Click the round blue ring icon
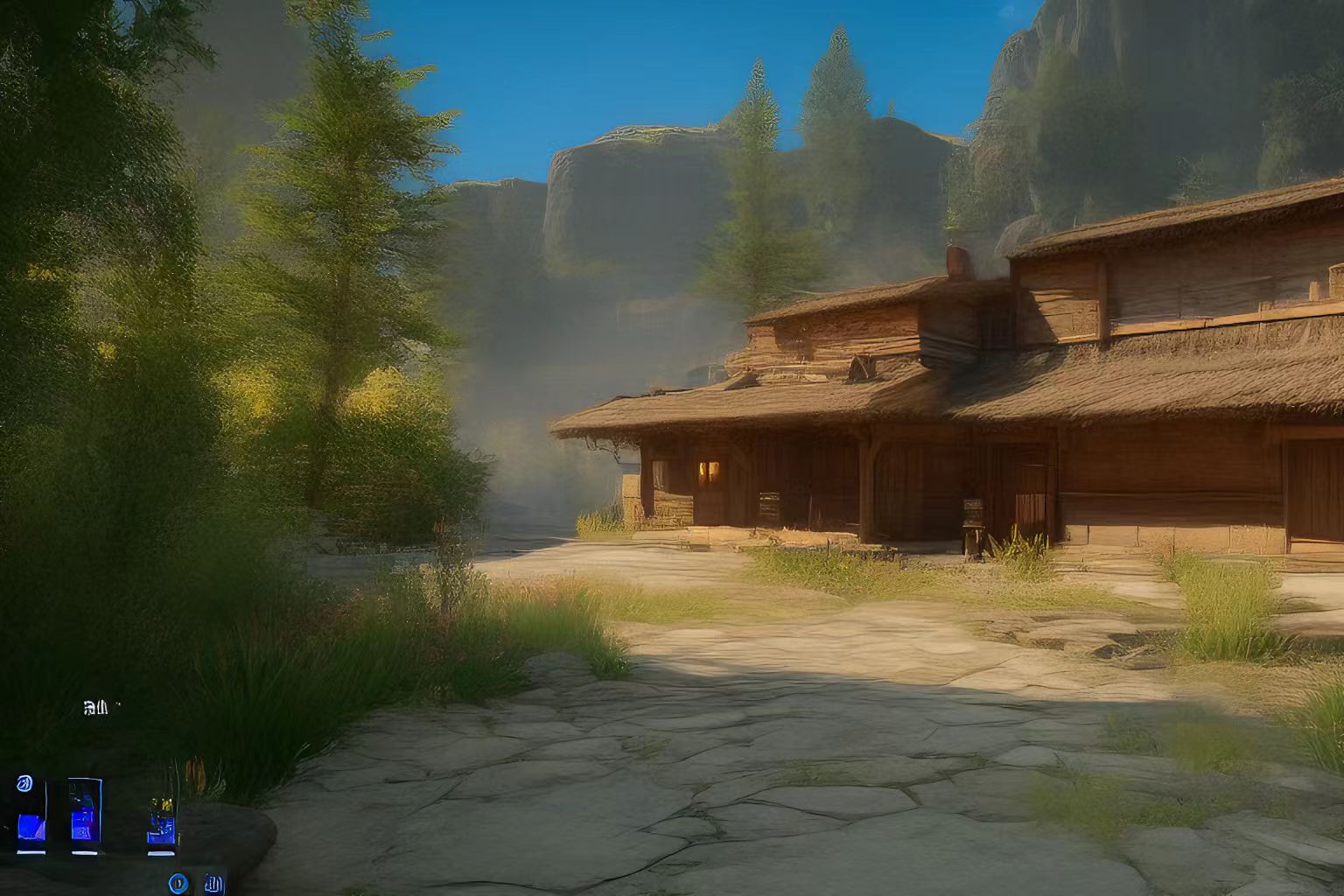Viewport: 1344px width, 896px height. tap(179, 882)
